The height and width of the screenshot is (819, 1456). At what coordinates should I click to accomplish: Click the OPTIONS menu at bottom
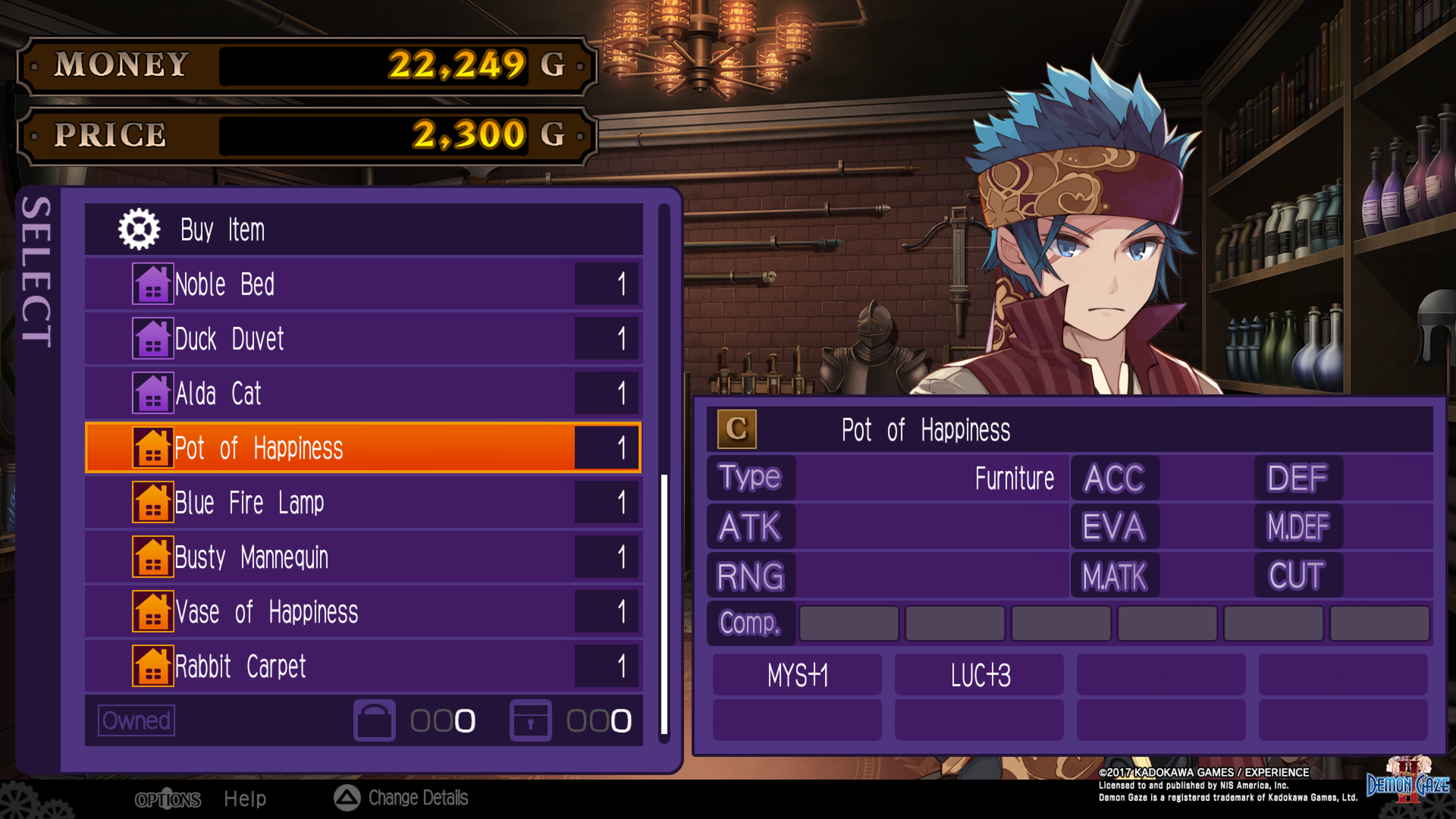168,799
